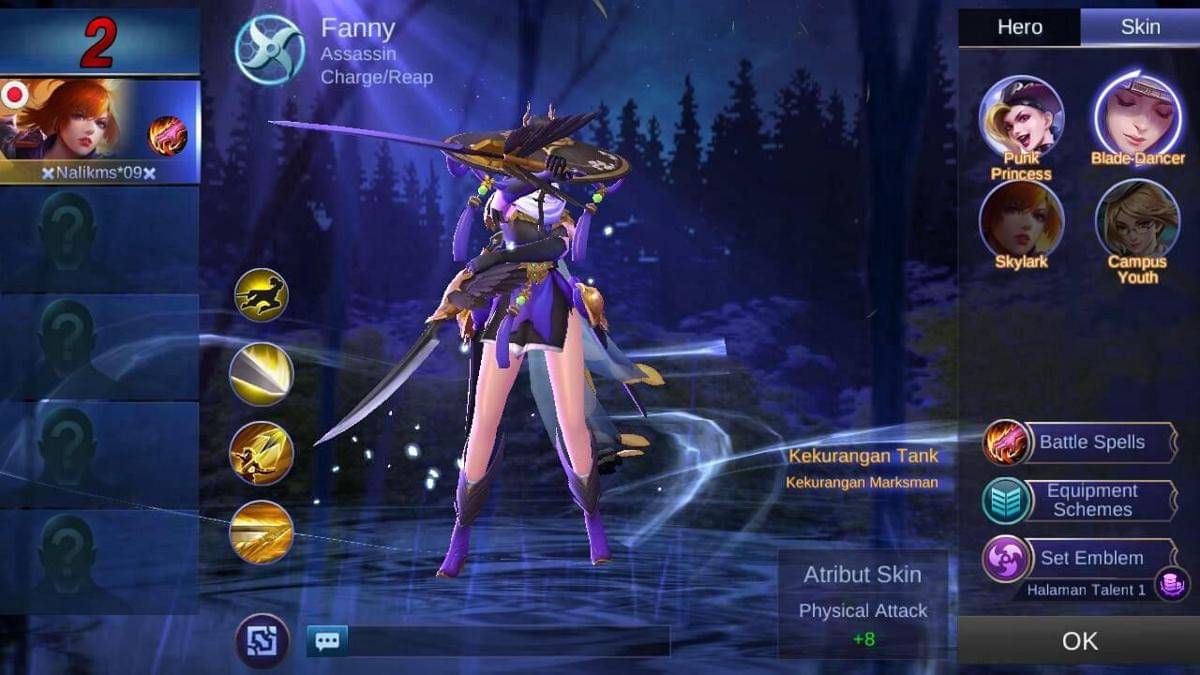
Task: Open the emblem talent page coin icon
Action: pos(1172,584)
